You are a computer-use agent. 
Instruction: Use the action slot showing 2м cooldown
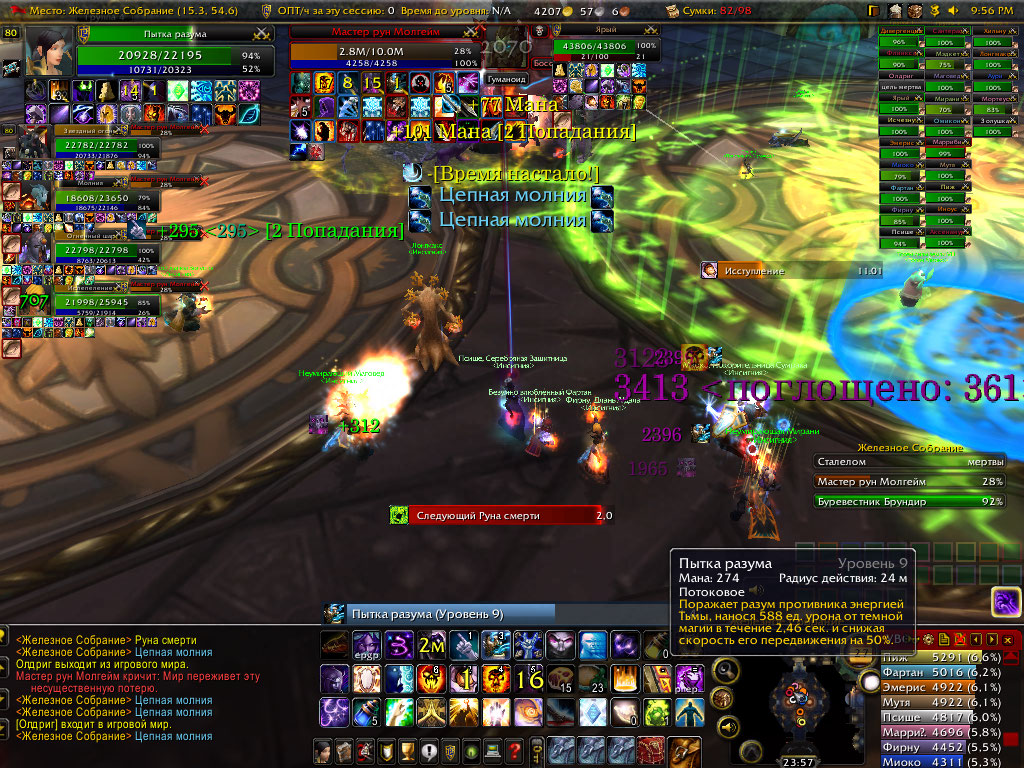(431, 645)
